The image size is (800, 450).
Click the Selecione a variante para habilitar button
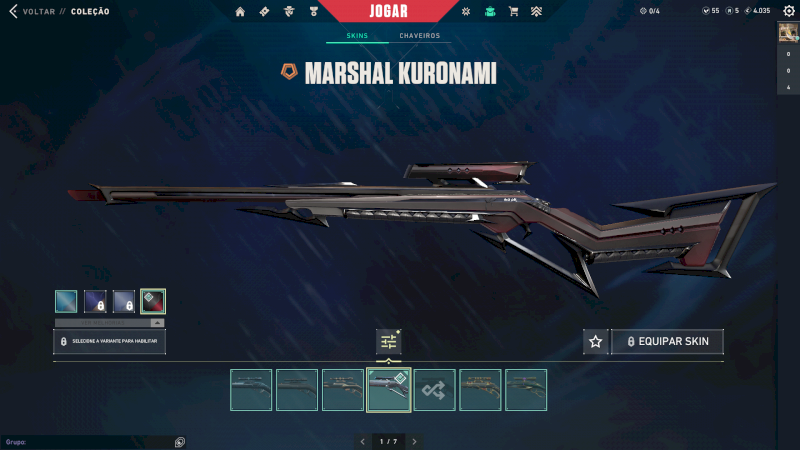(x=110, y=342)
